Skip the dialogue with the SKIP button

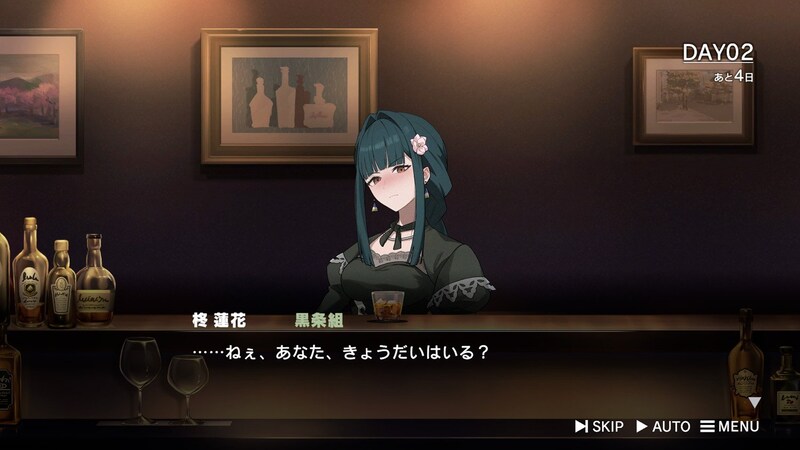click(x=599, y=427)
